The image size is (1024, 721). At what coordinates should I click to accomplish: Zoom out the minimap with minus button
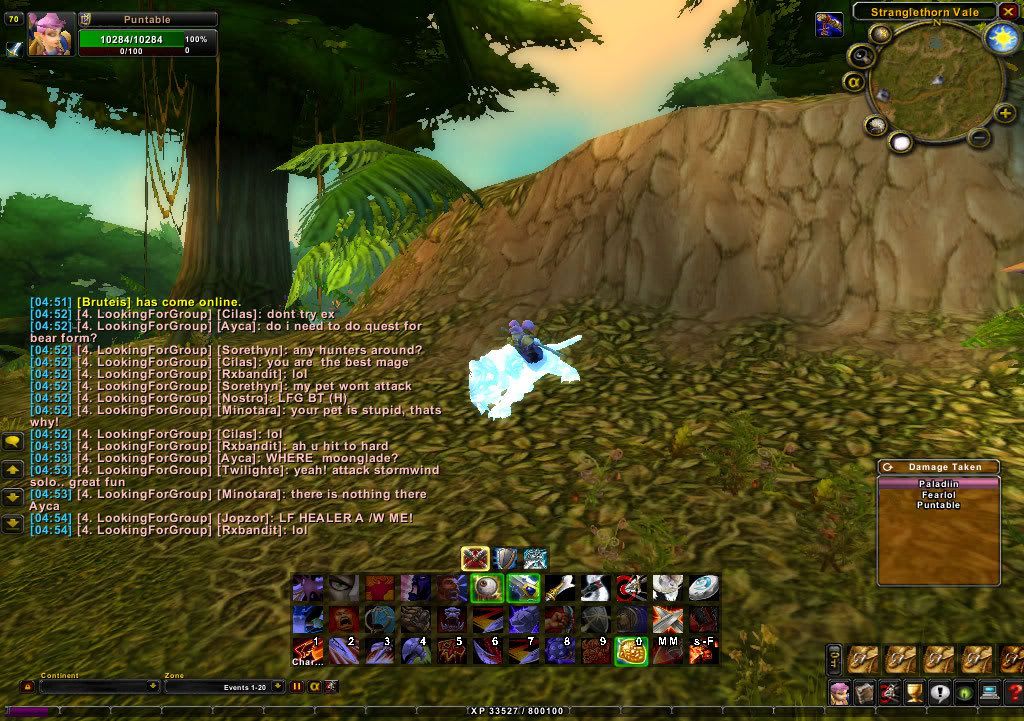tap(980, 137)
